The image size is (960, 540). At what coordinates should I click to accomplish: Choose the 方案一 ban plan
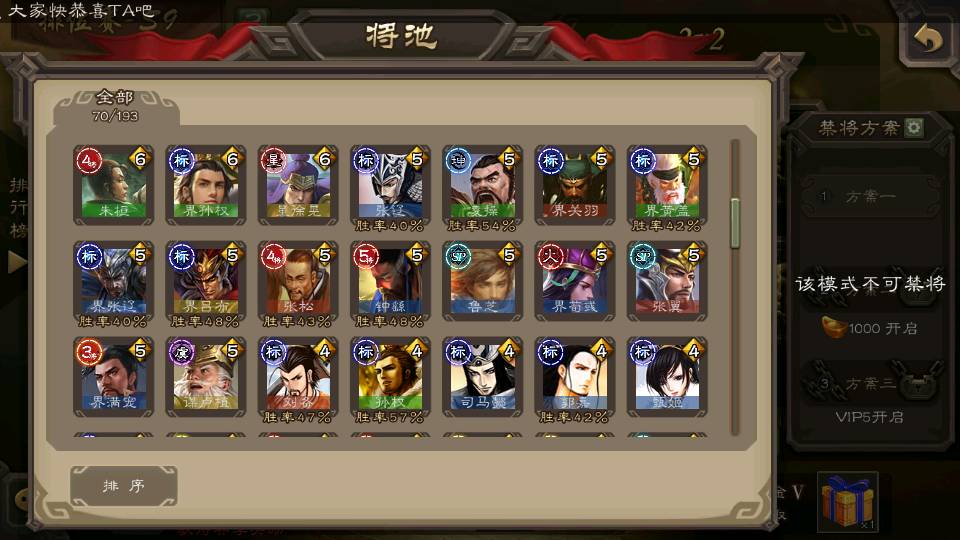coord(868,196)
